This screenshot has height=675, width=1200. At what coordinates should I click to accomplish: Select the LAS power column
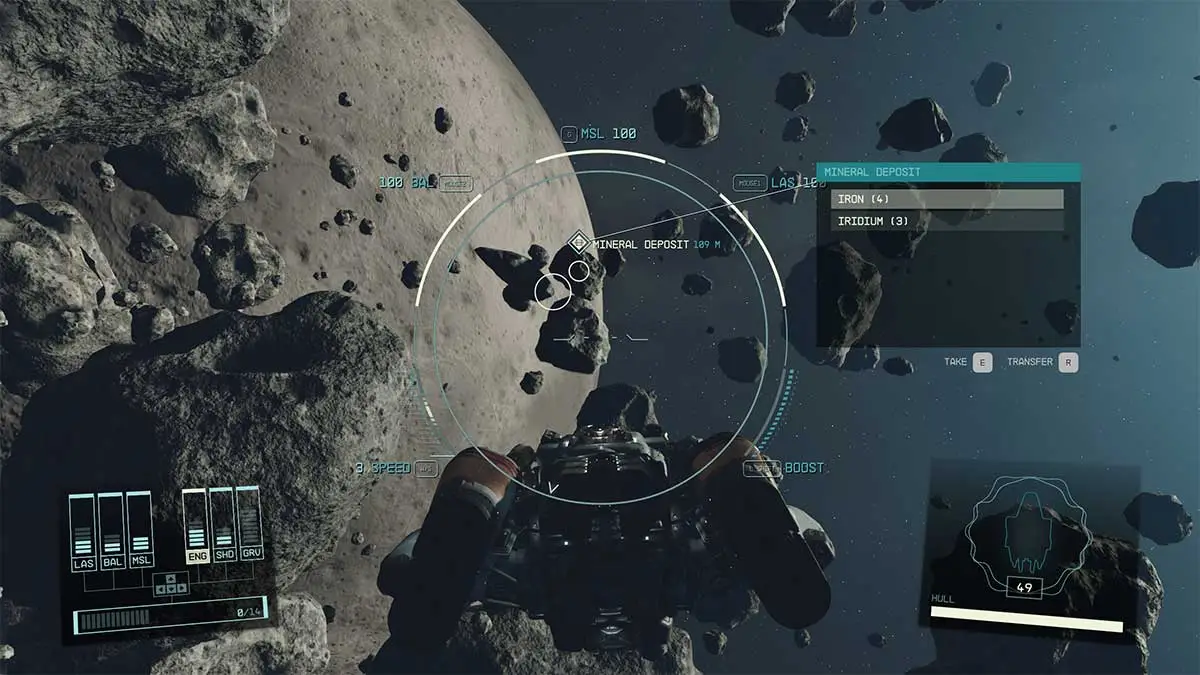[x=83, y=530]
